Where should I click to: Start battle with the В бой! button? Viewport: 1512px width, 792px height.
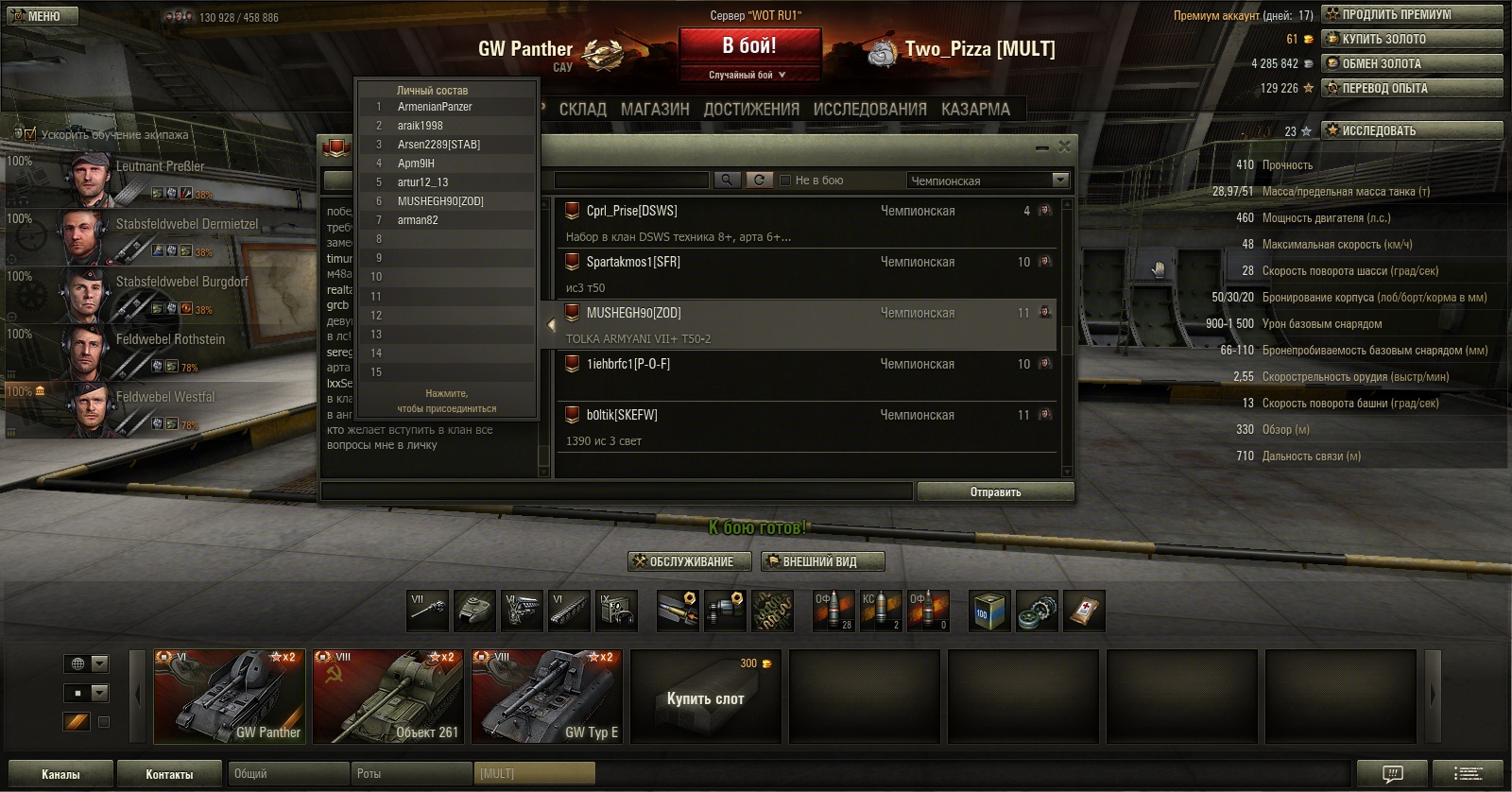(748, 46)
